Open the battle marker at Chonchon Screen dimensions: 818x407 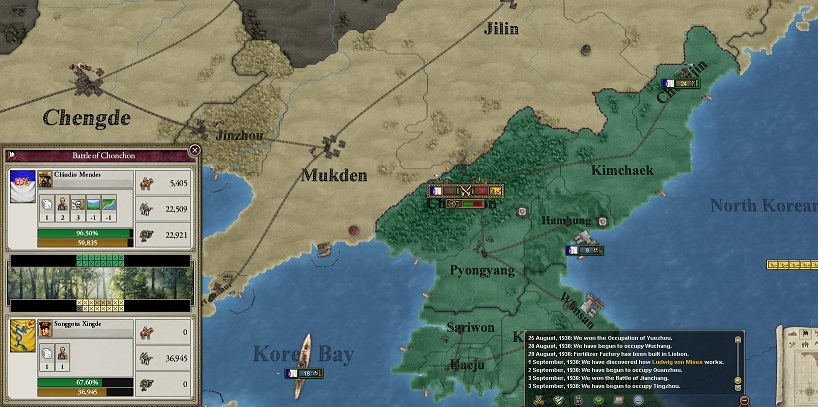465,191
